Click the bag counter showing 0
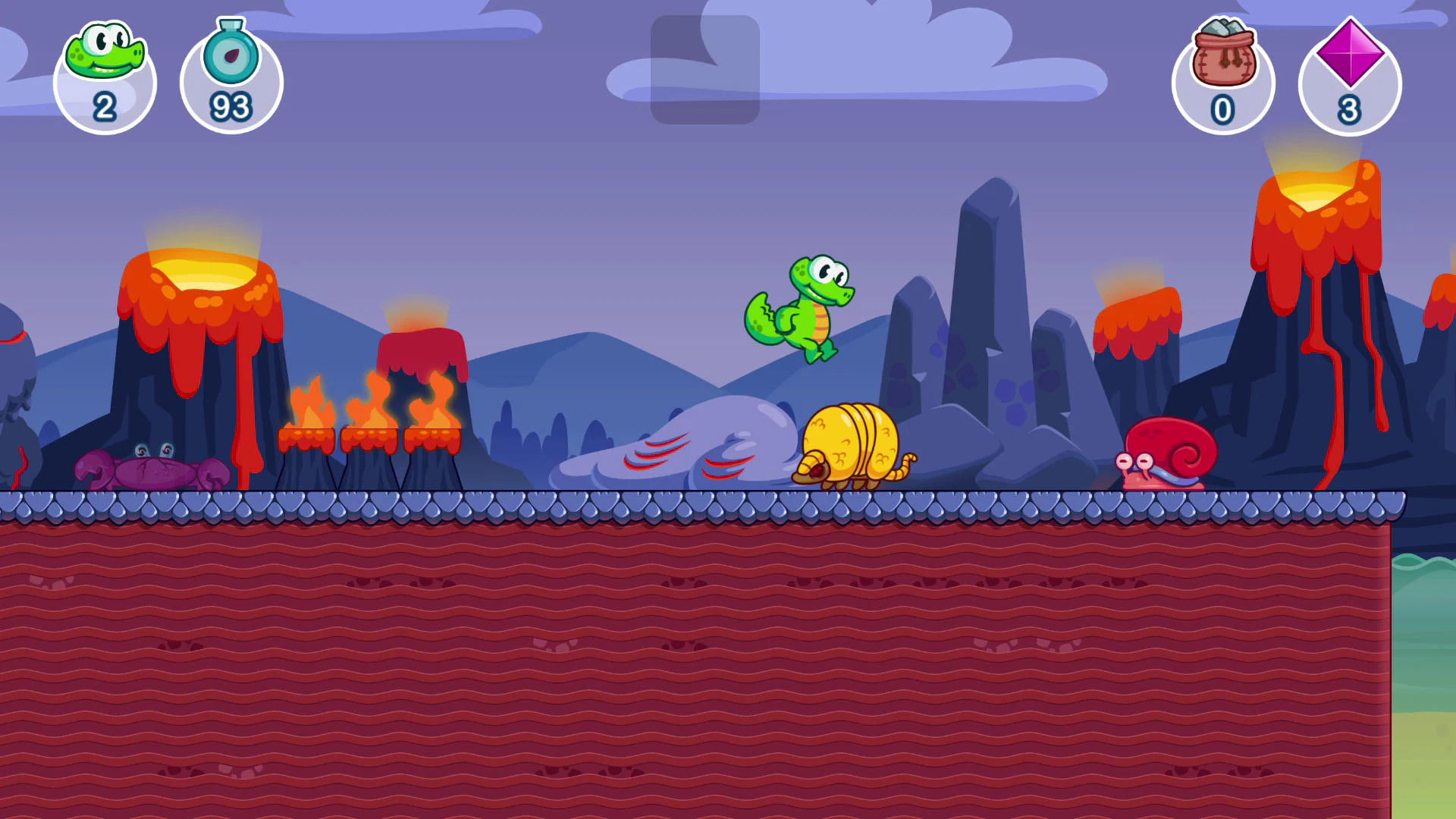Screen dimensions: 1456x819 [x=1222, y=108]
